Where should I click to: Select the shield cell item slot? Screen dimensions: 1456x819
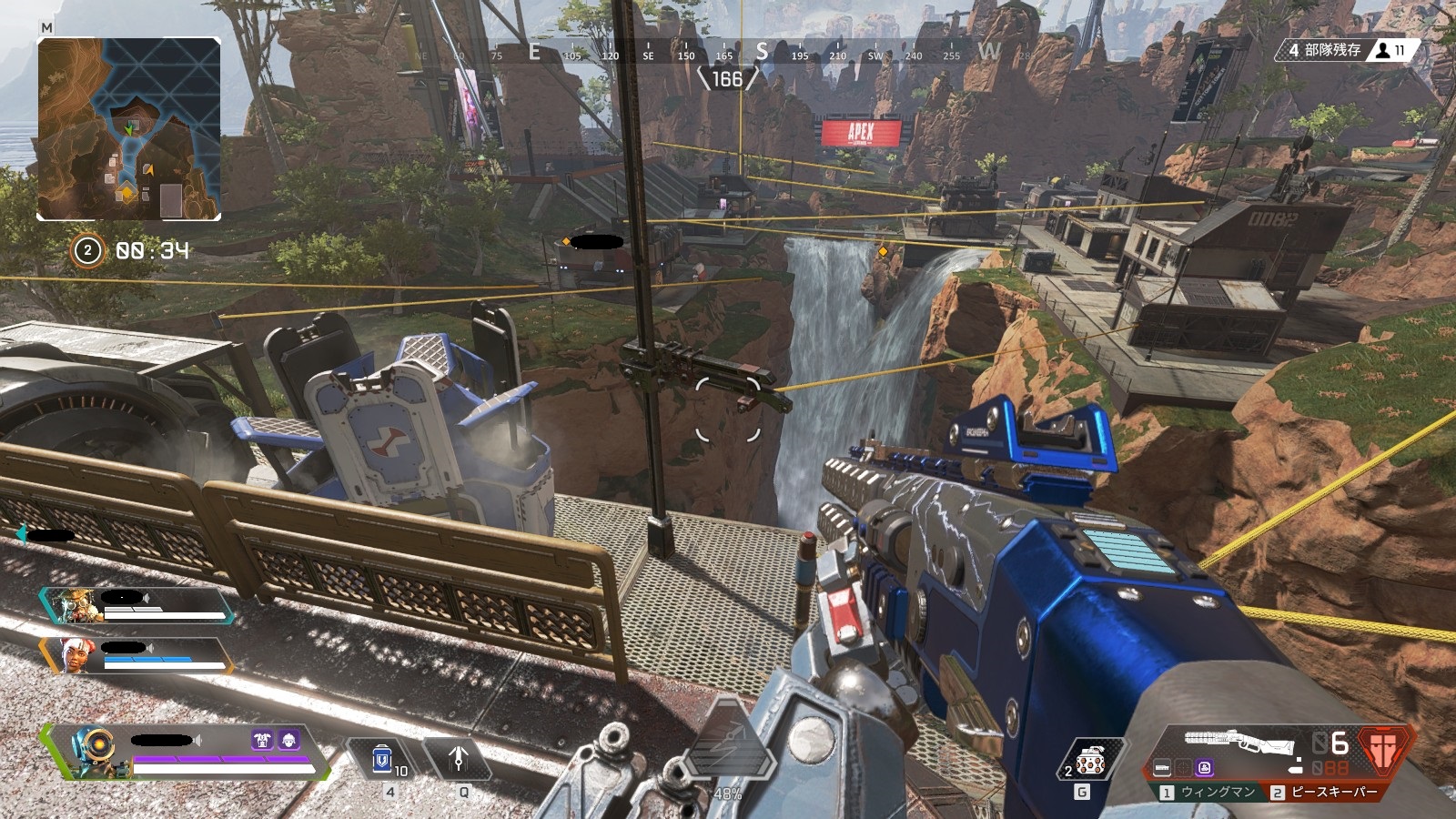[x=383, y=759]
